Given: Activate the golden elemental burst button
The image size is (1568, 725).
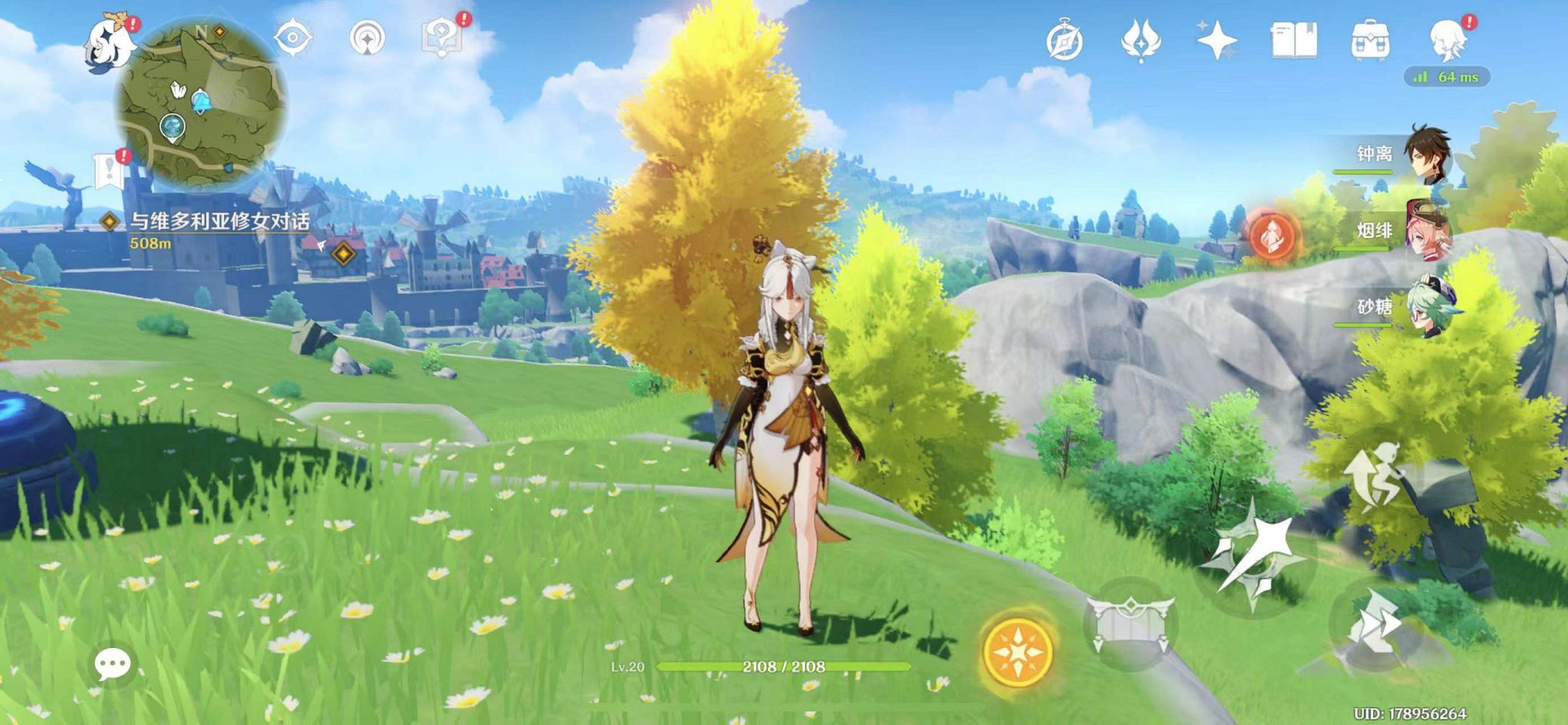Looking at the screenshot, I should (x=1018, y=652).
